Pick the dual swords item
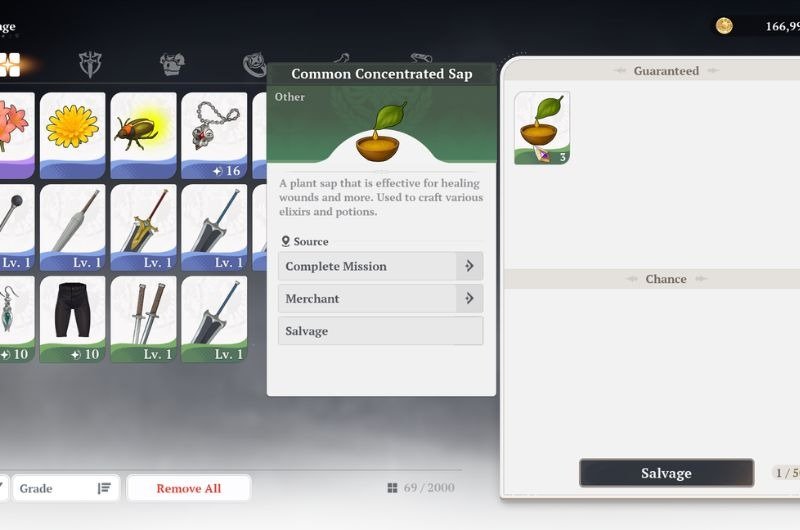800x530 pixels. click(143, 318)
